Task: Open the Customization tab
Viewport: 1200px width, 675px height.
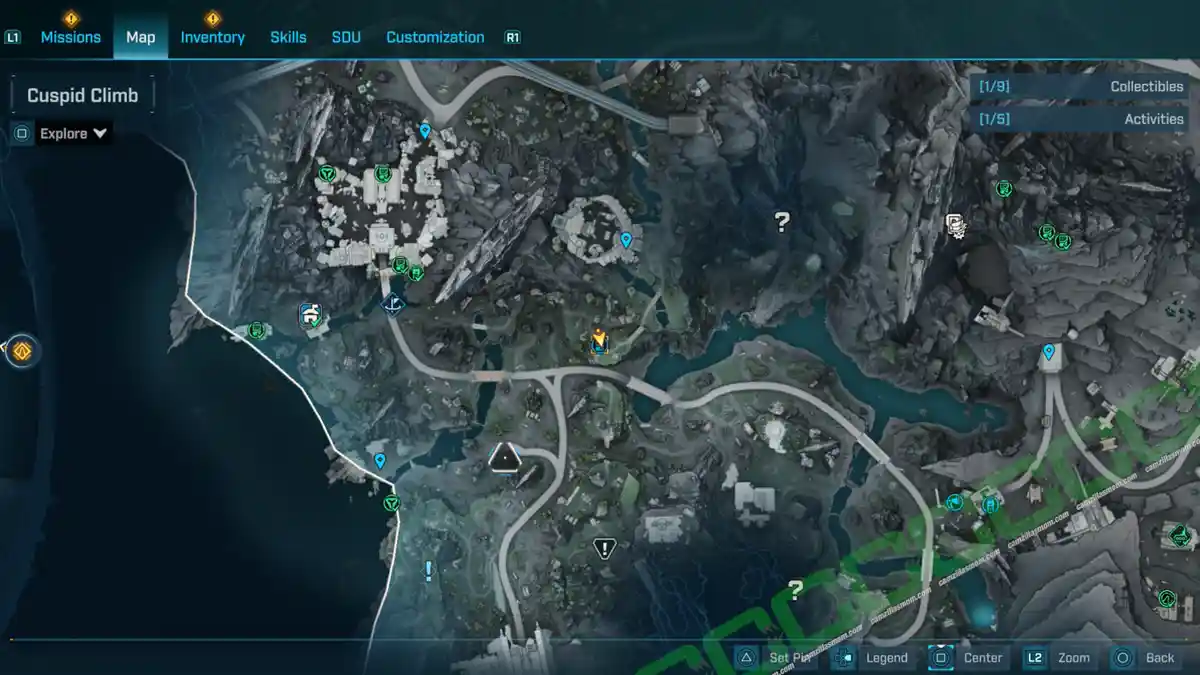Action: point(435,37)
